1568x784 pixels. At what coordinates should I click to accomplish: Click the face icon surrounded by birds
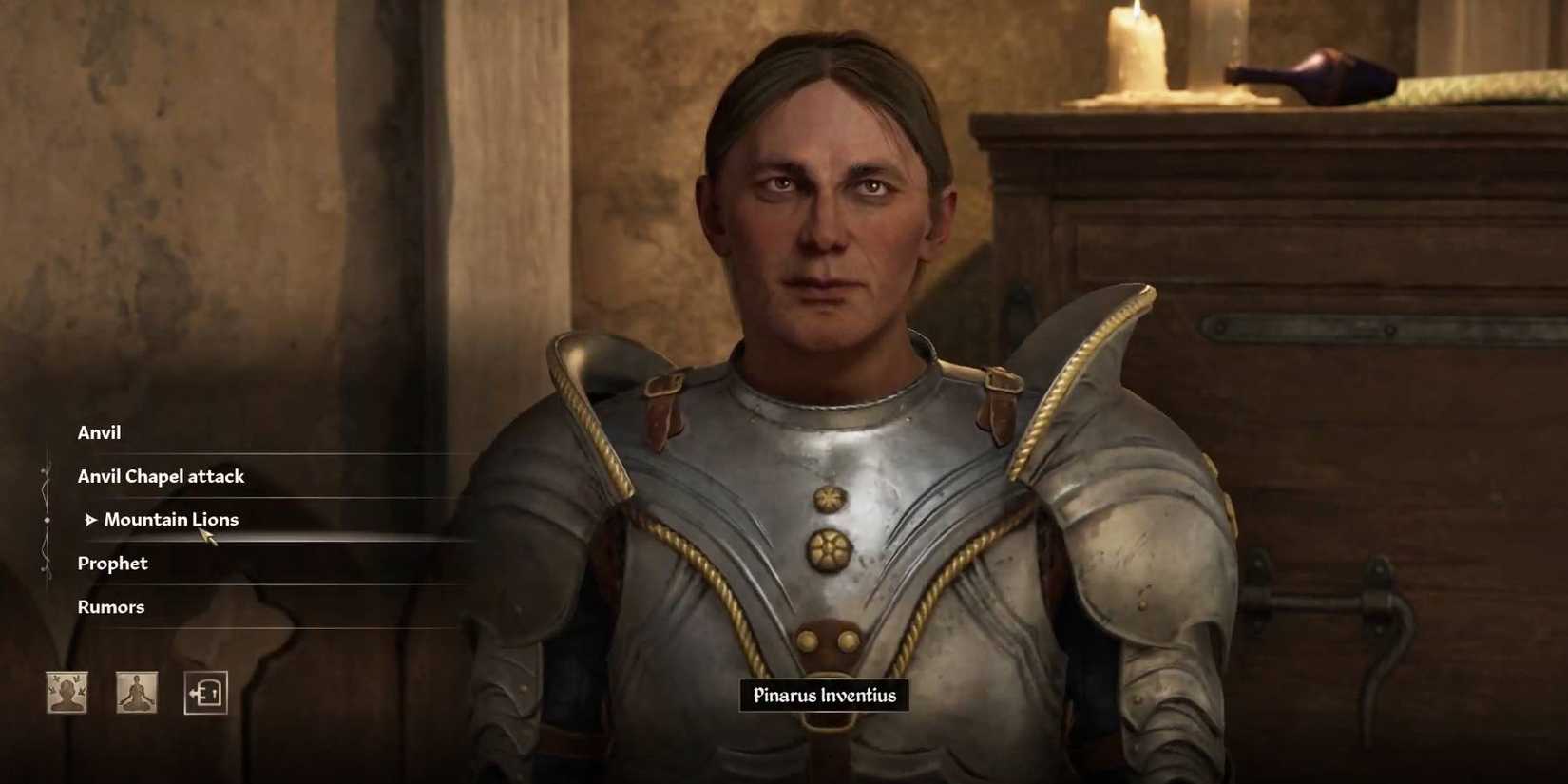pyautogui.click(x=67, y=693)
